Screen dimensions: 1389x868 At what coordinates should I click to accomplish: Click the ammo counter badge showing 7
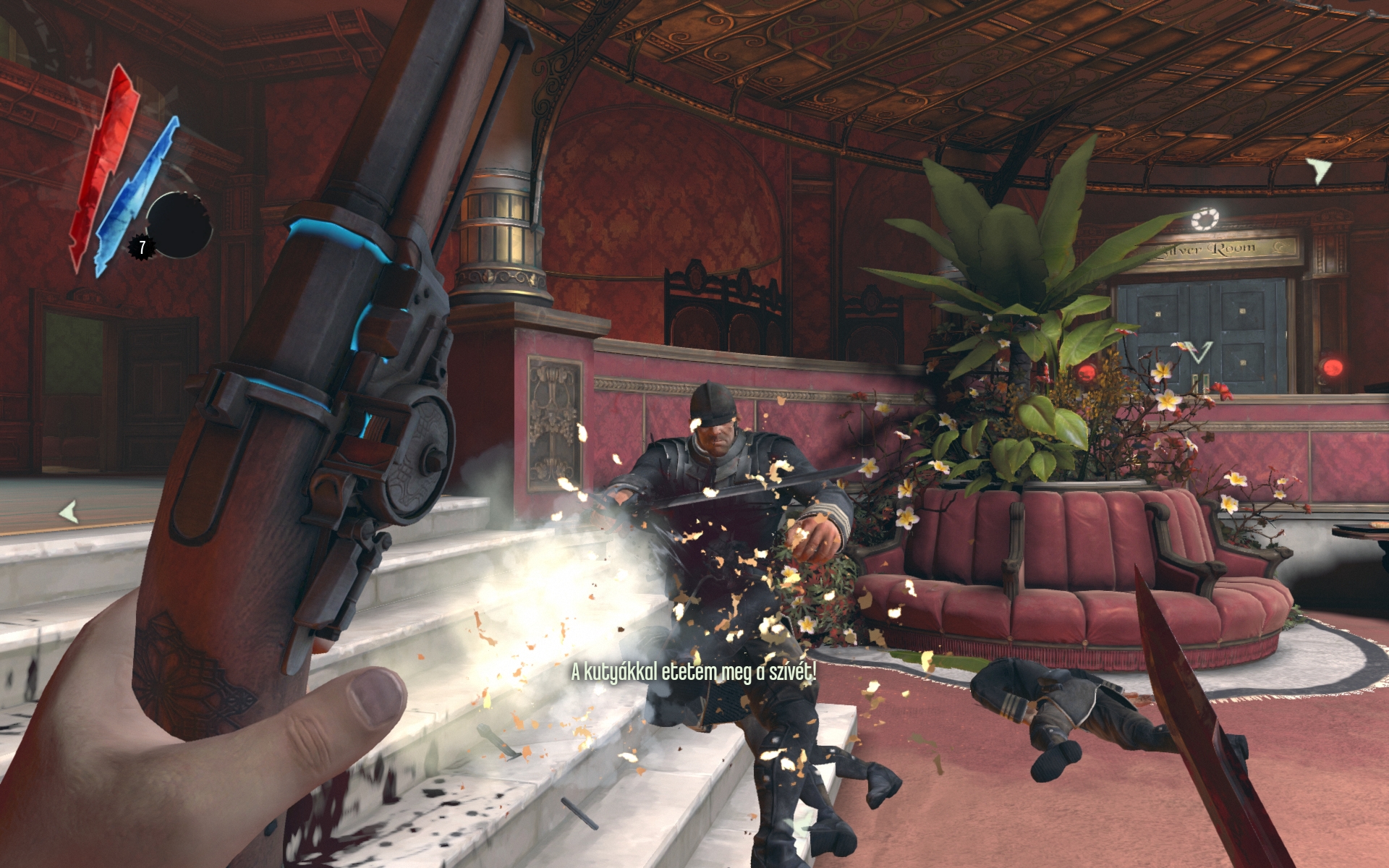[x=142, y=246]
